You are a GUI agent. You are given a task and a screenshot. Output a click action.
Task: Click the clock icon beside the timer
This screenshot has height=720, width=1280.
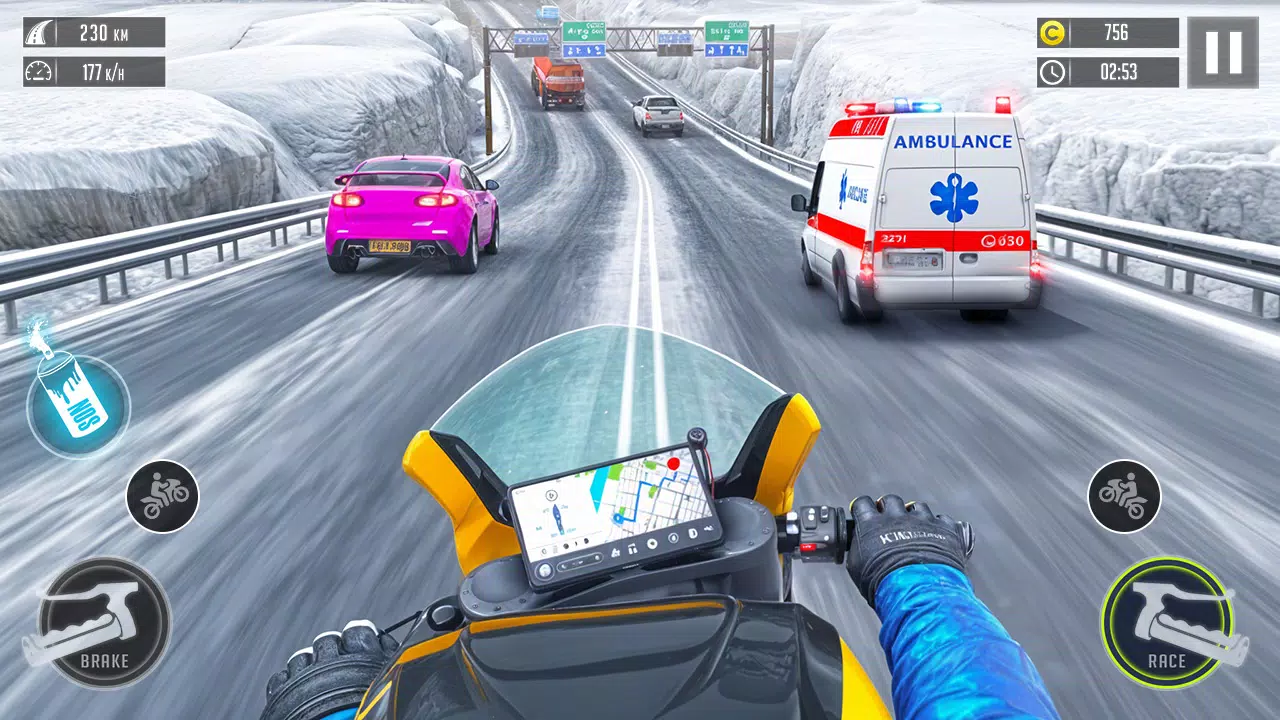(x=1051, y=71)
